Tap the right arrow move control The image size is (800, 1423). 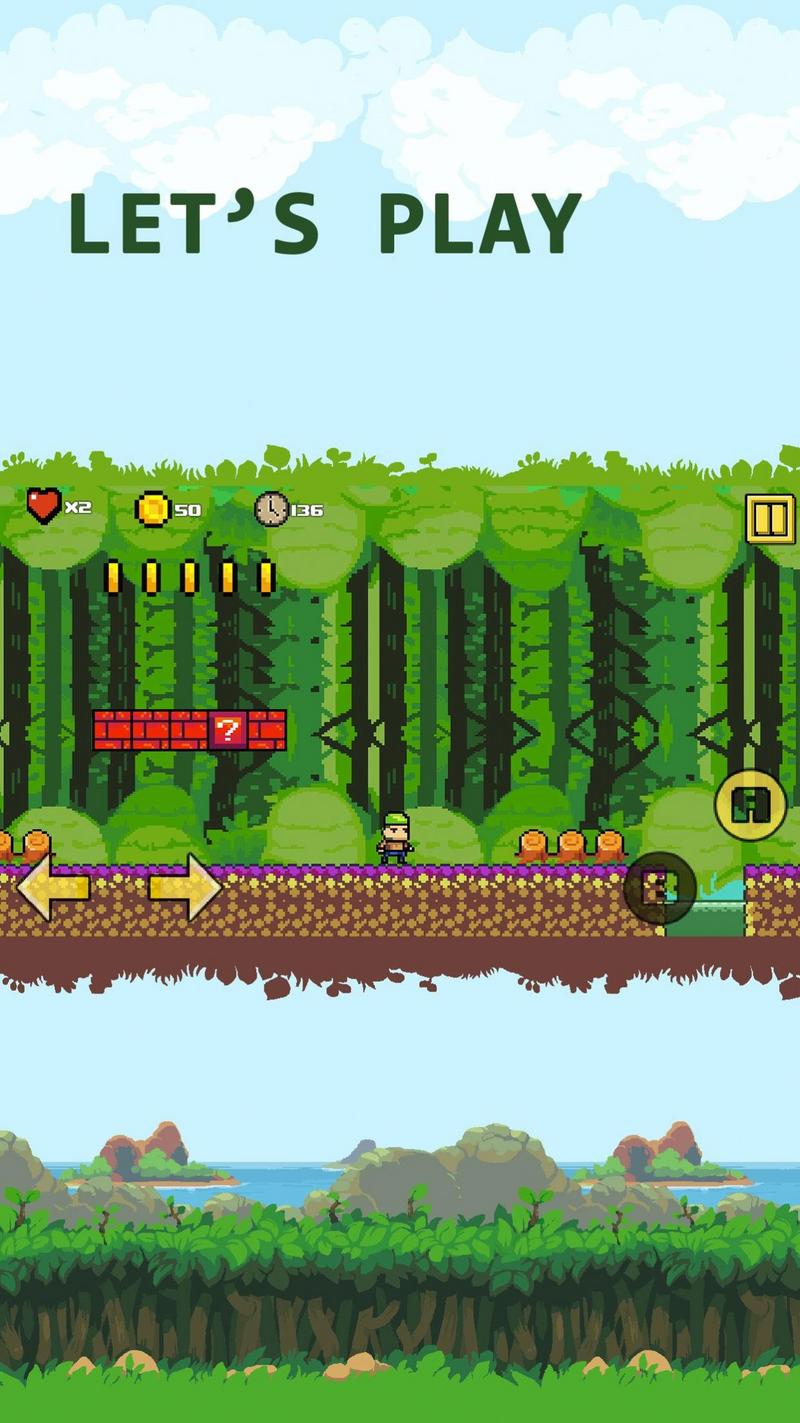pyautogui.click(x=186, y=887)
